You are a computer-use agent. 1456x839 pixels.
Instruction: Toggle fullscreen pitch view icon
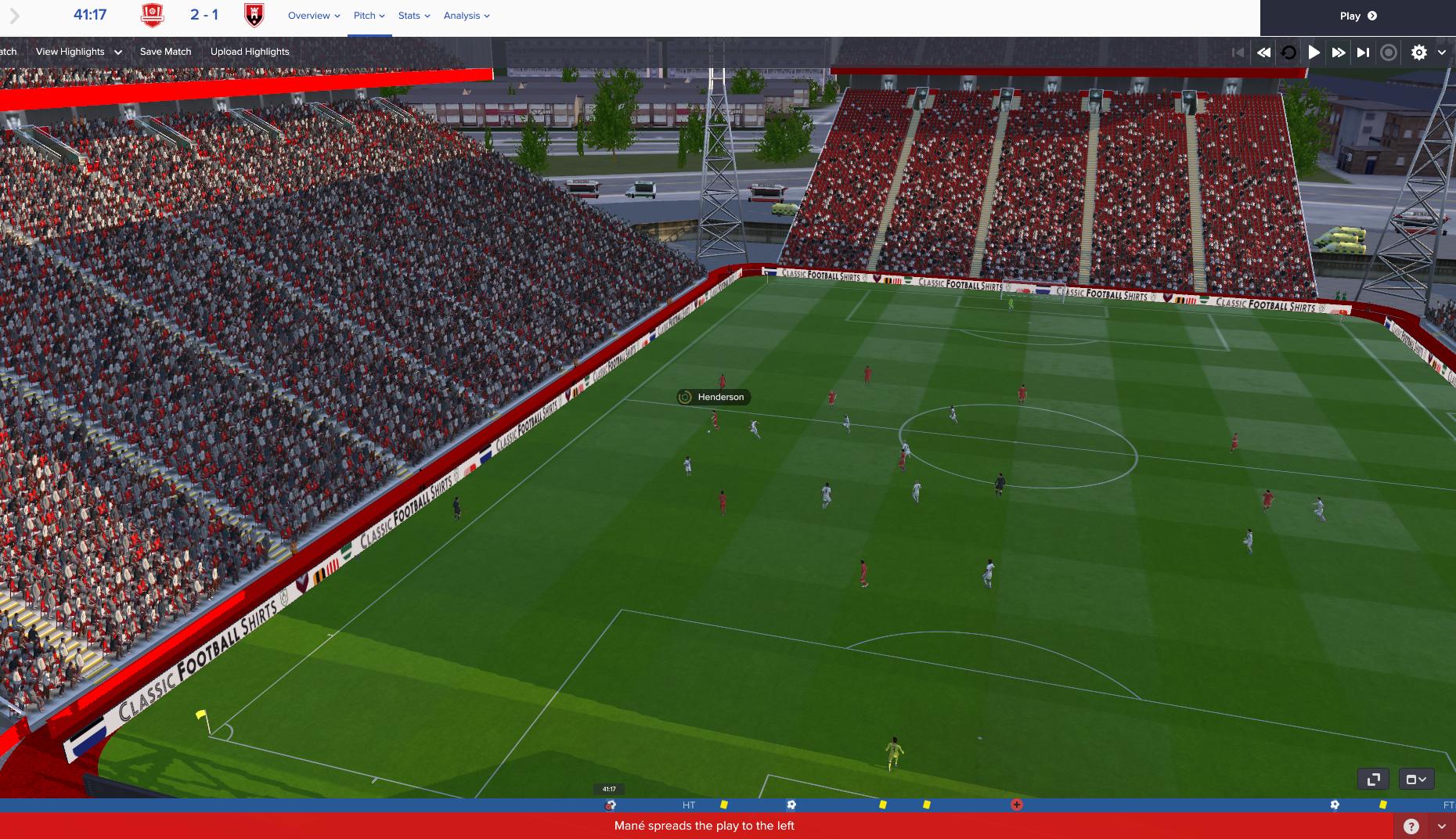coord(1374,779)
